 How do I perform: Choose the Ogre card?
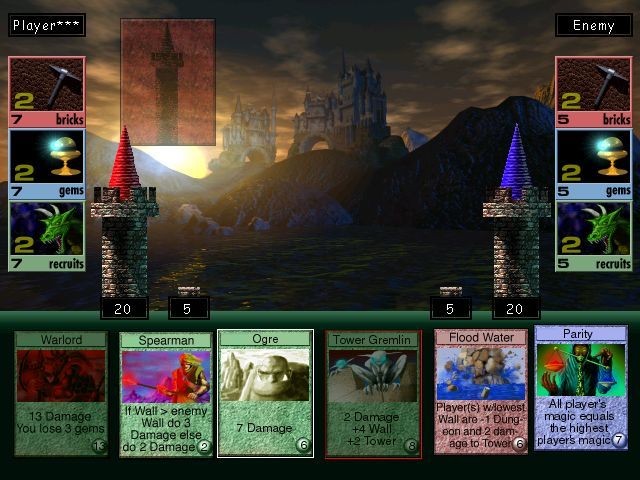pyautogui.click(x=266, y=394)
